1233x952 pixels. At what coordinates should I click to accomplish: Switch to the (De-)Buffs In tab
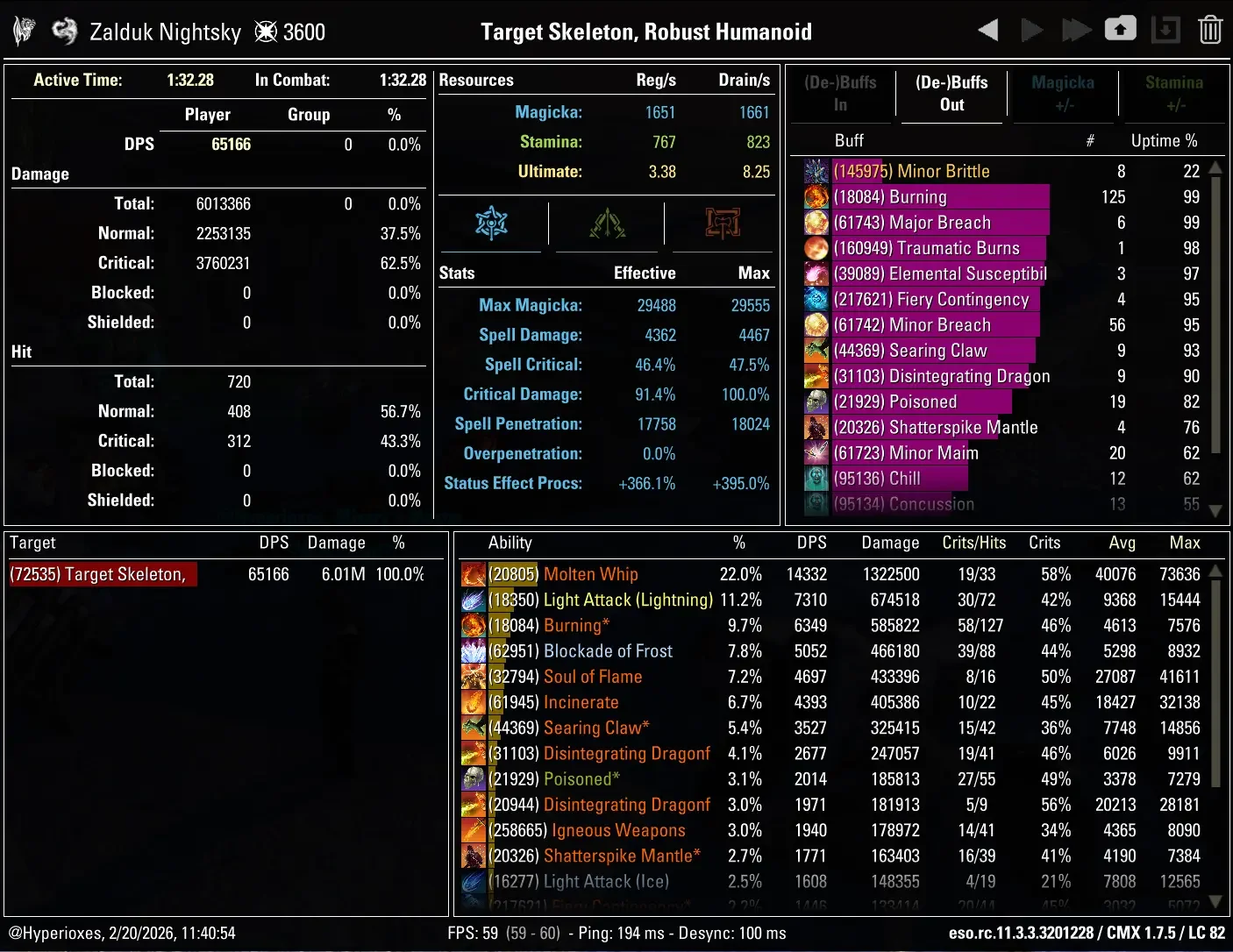click(841, 94)
